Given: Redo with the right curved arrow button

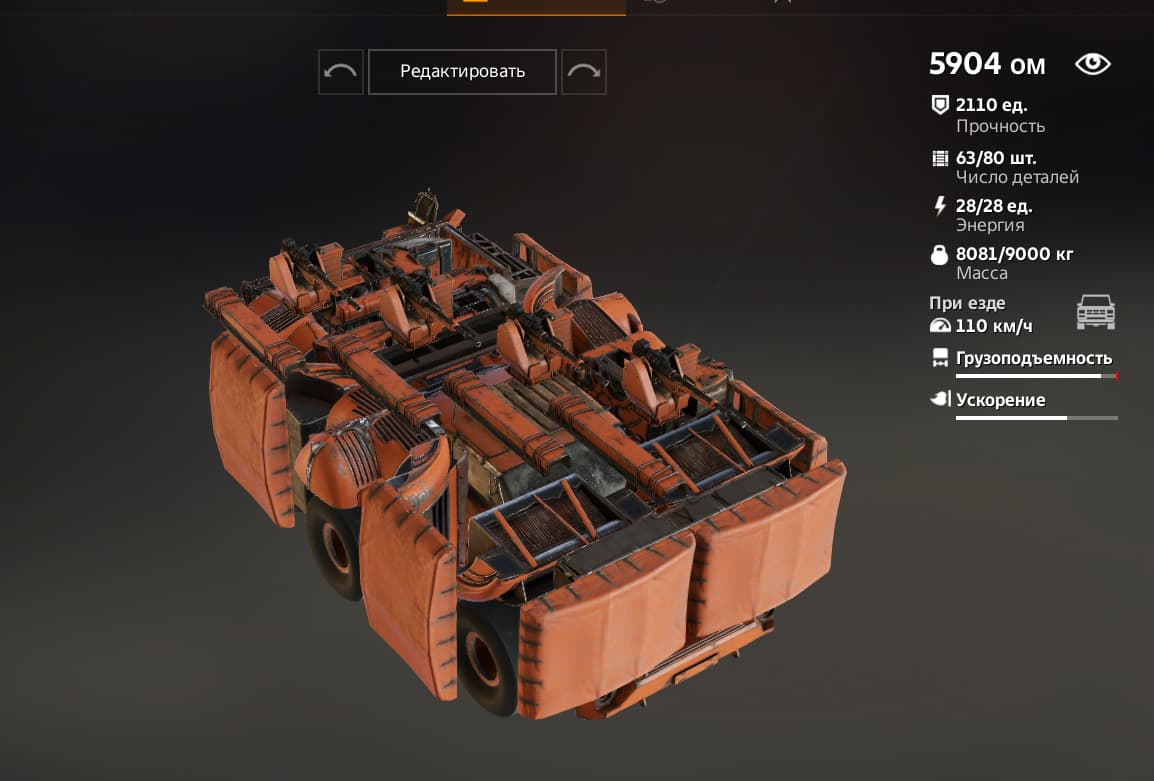Looking at the screenshot, I should [584, 72].
